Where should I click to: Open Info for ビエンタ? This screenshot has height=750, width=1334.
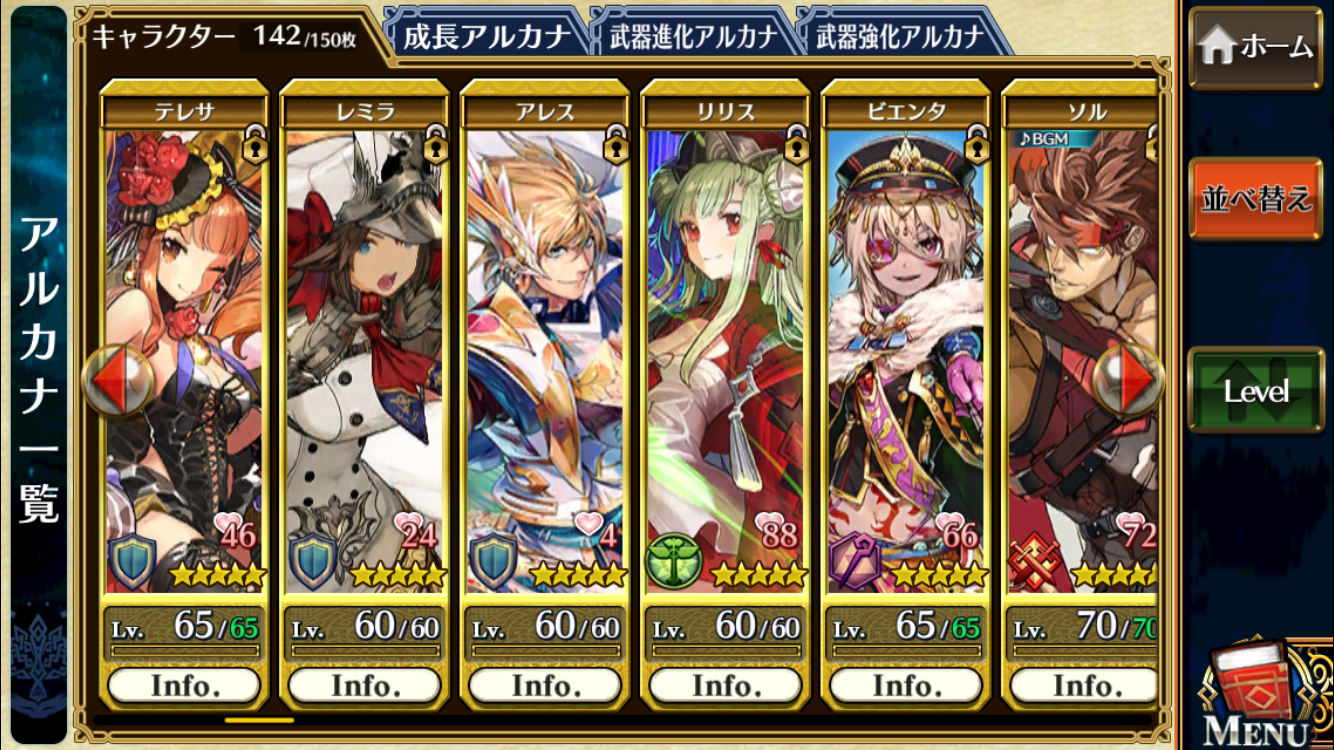pos(906,685)
